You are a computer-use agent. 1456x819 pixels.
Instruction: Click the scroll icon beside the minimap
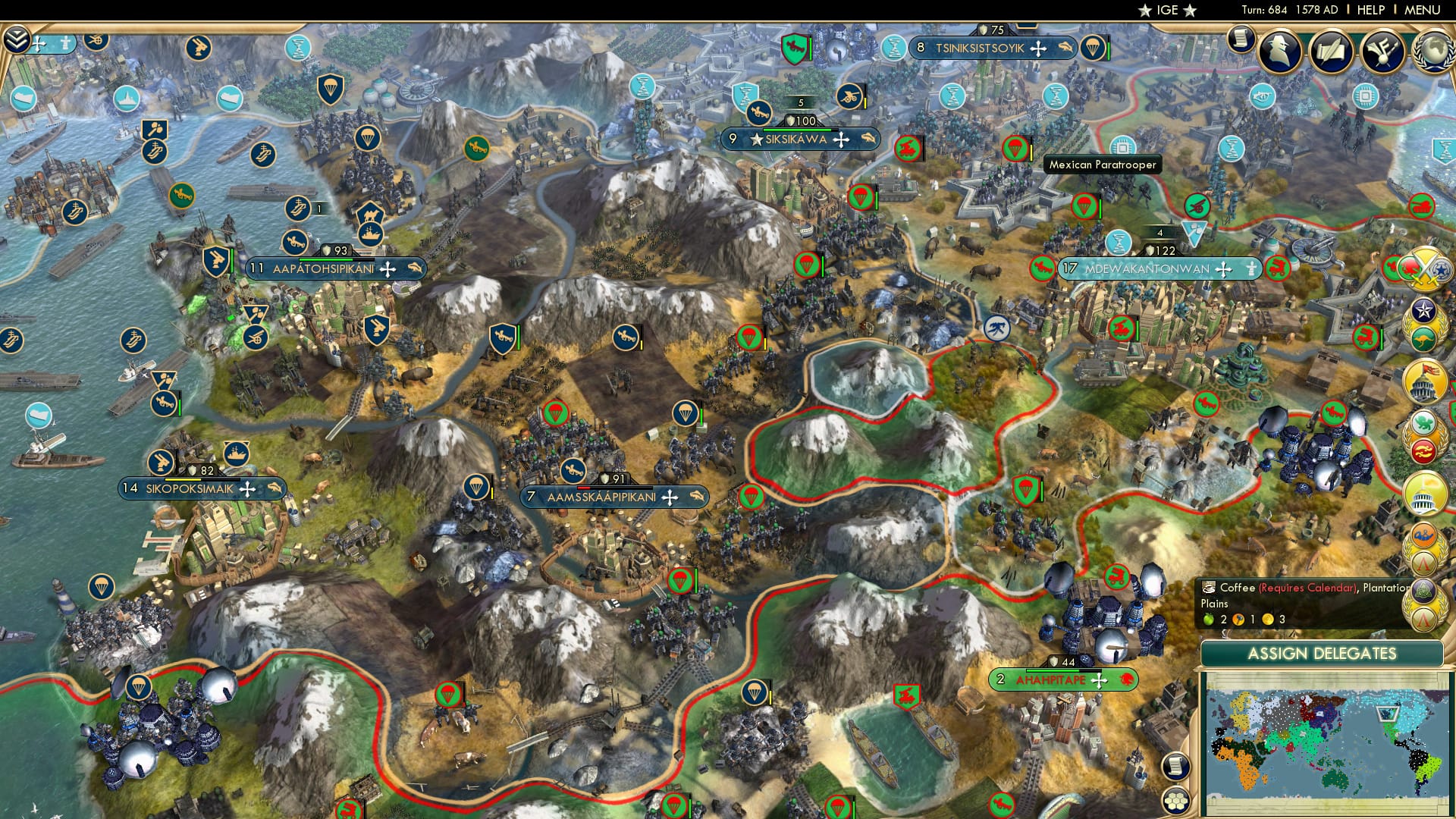coord(1176,765)
